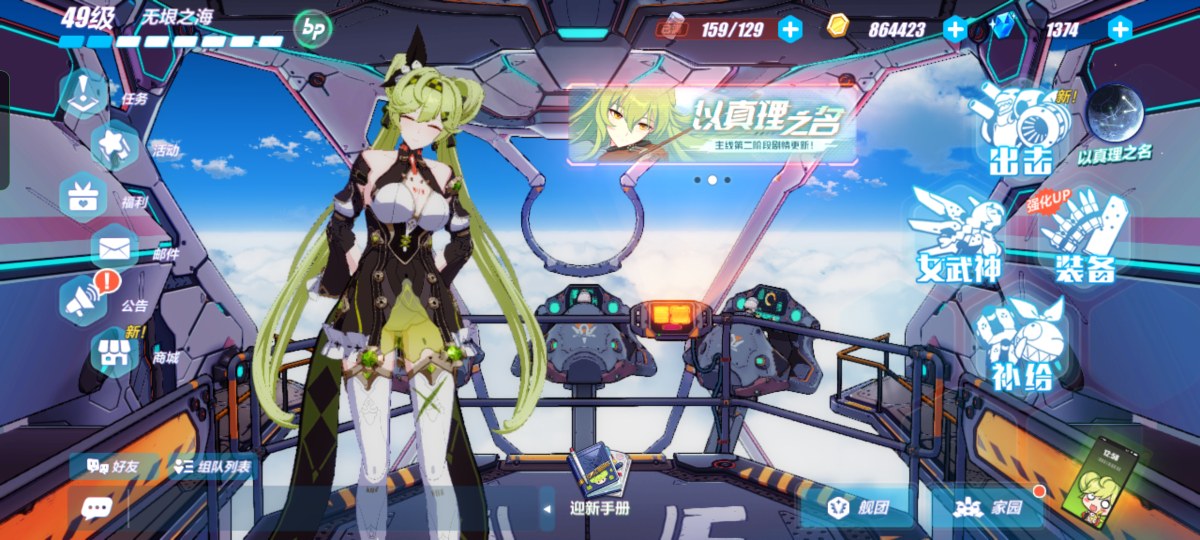Open the chat speech bubble

click(x=96, y=508)
